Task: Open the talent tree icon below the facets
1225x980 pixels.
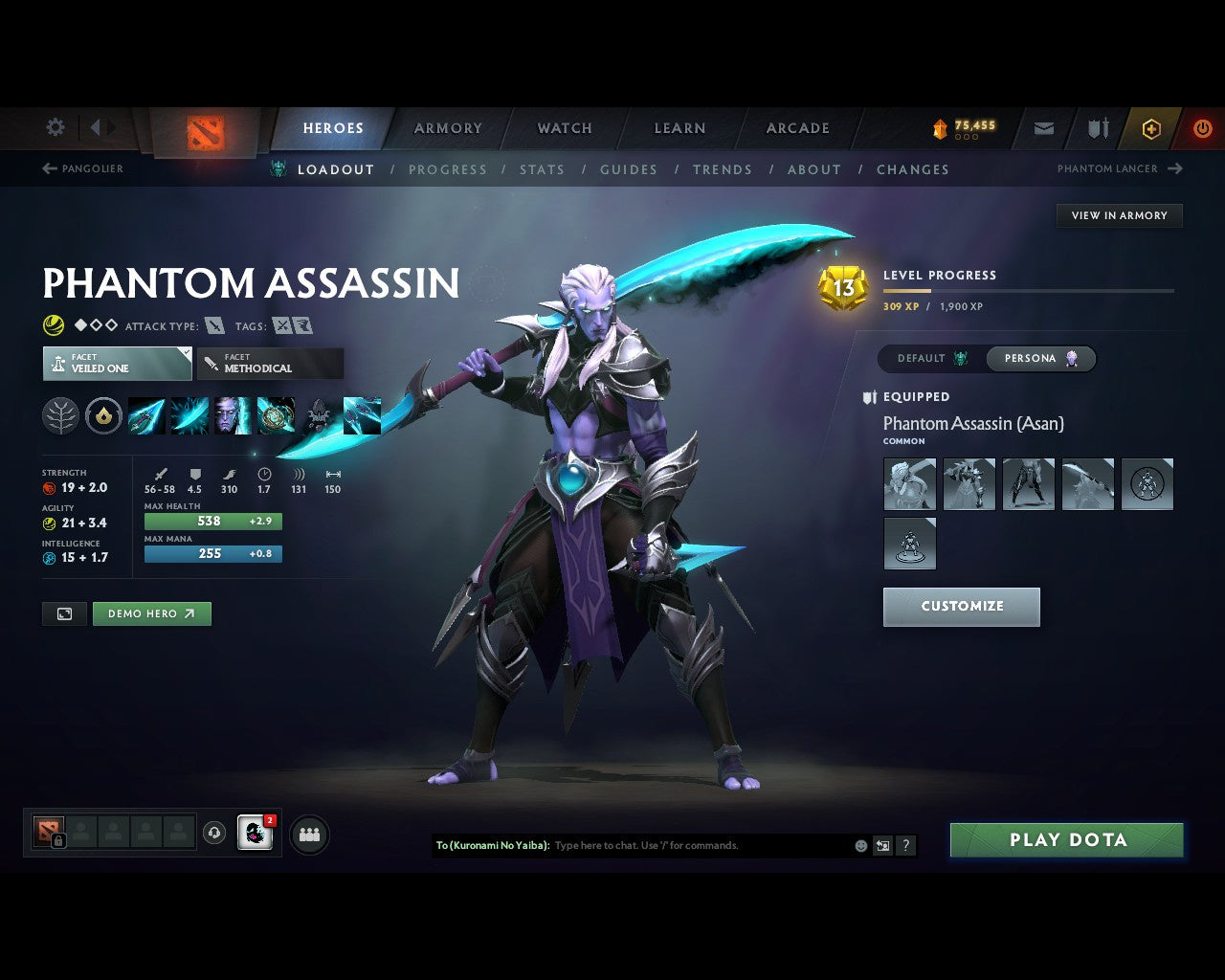Action: tap(60, 416)
